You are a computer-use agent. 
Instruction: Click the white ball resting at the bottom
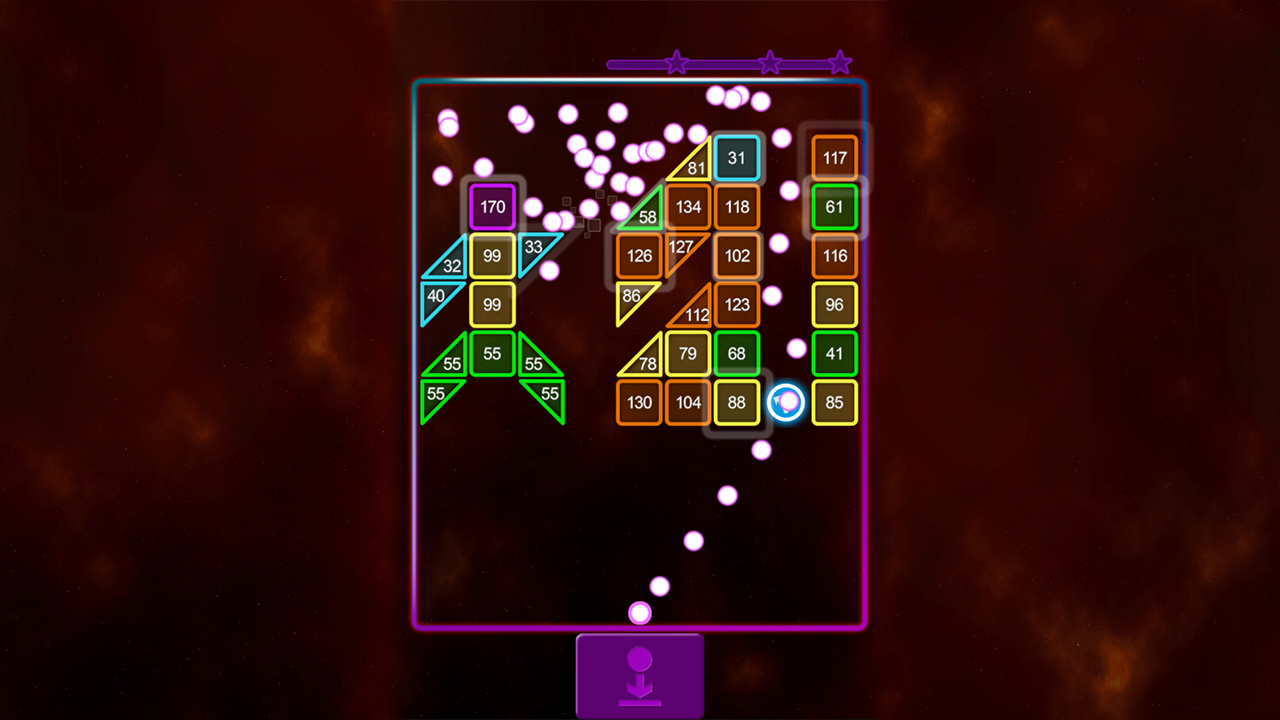(x=639, y=612)
